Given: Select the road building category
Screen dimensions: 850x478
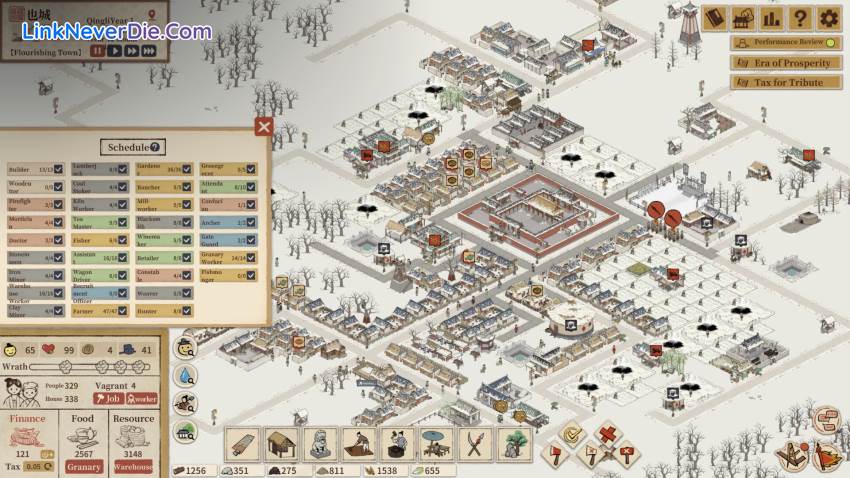Looking at the screenshot, I should (245, 444).
